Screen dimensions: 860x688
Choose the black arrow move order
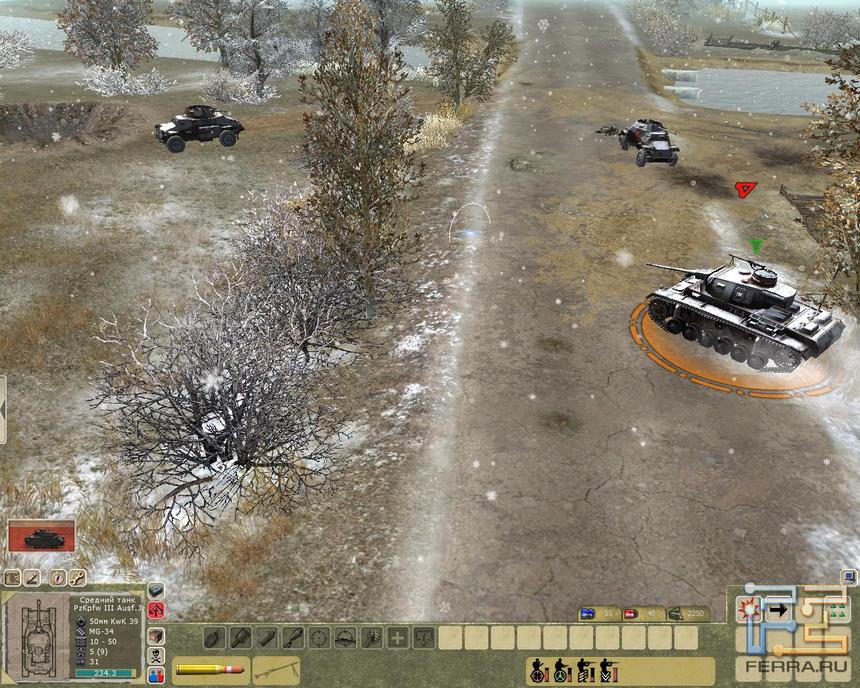779,609
